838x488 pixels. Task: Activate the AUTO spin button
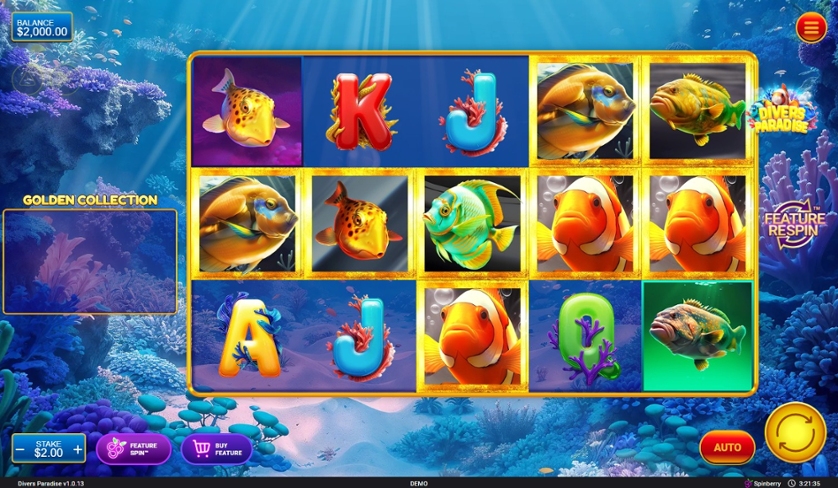click(x=727, y=447)
